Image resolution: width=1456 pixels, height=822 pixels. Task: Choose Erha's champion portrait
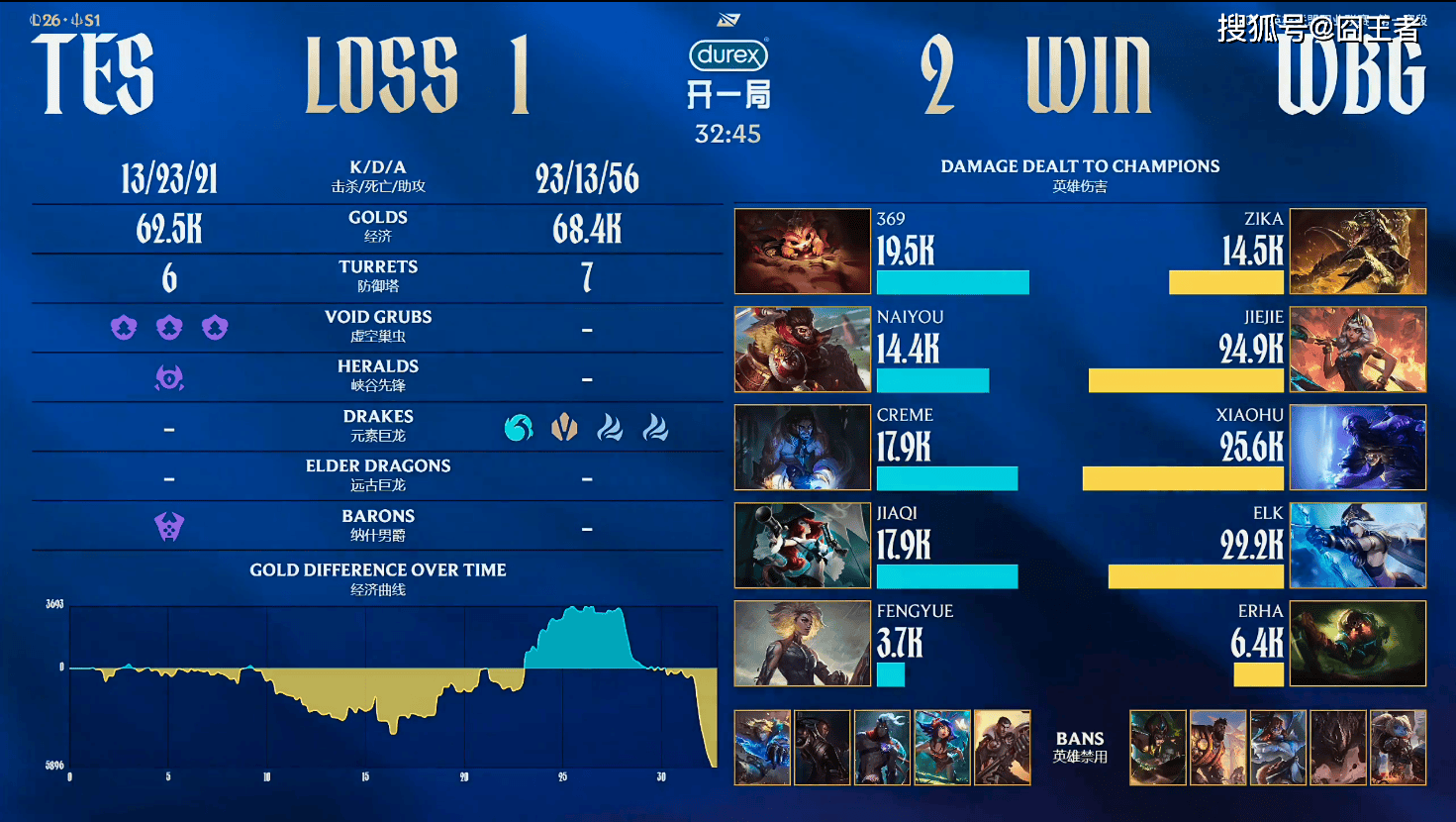click(x=1358, y=643)
